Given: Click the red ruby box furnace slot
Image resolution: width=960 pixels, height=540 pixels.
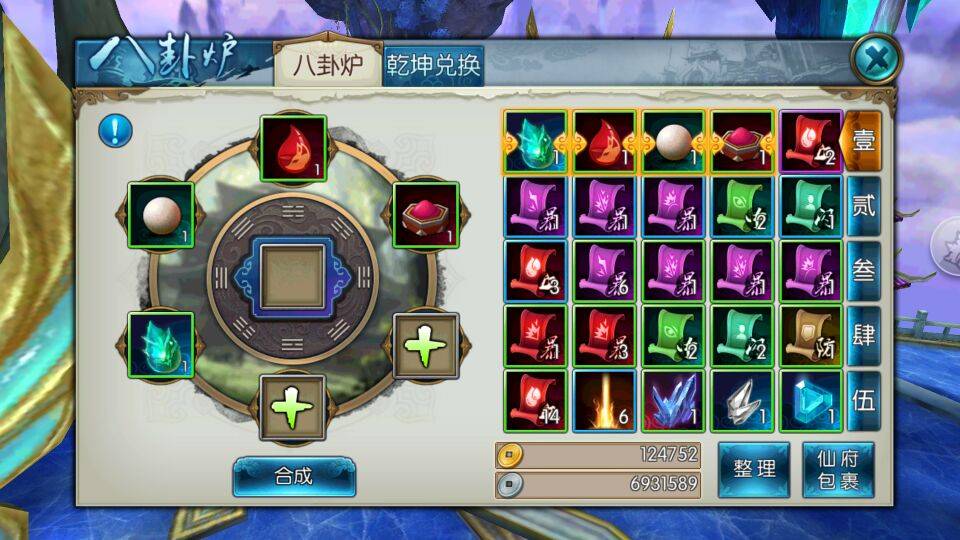Looking at the screenshot, I should point(426,215).
